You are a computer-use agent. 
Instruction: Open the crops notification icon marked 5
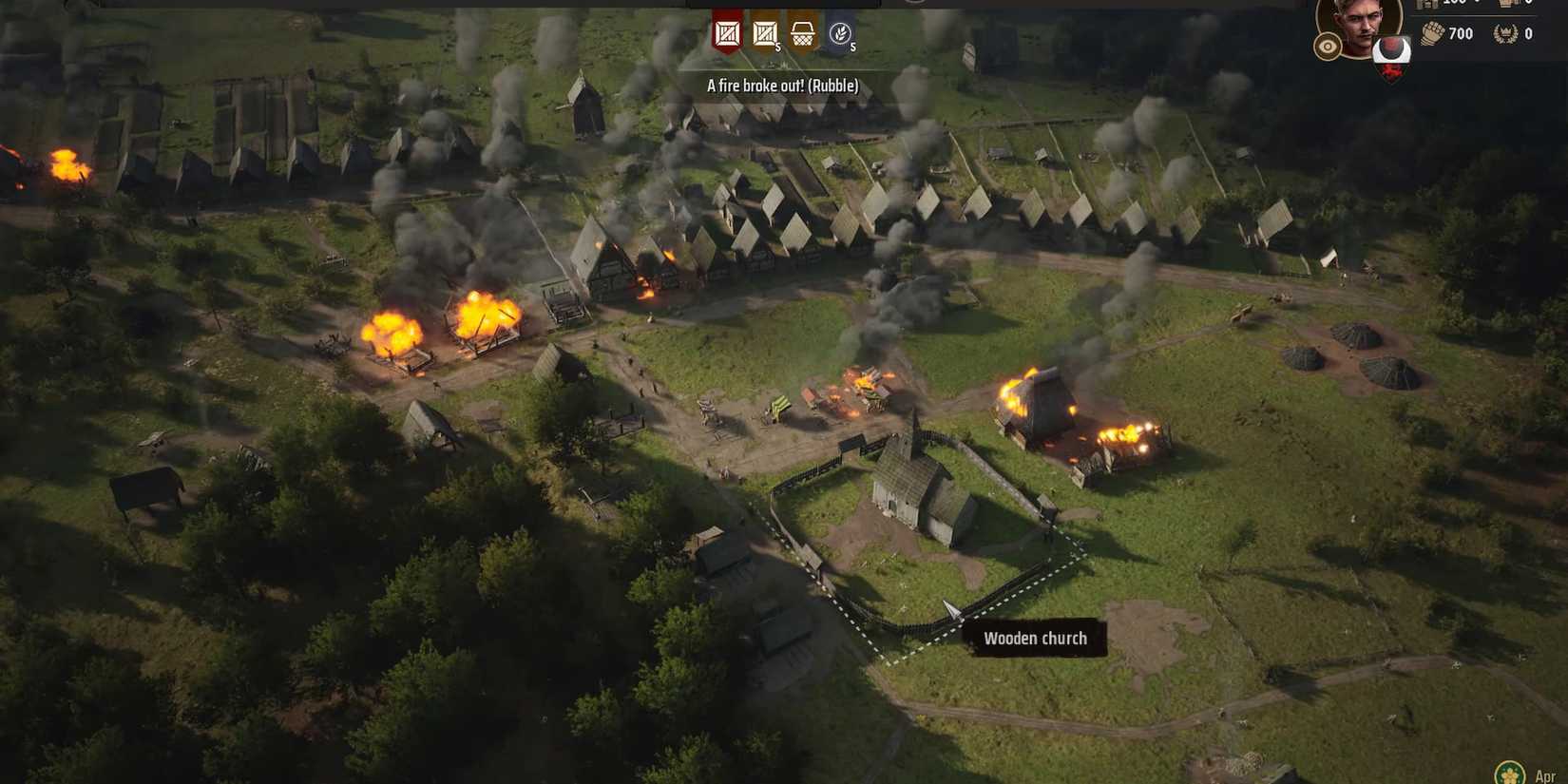[840, 31]
